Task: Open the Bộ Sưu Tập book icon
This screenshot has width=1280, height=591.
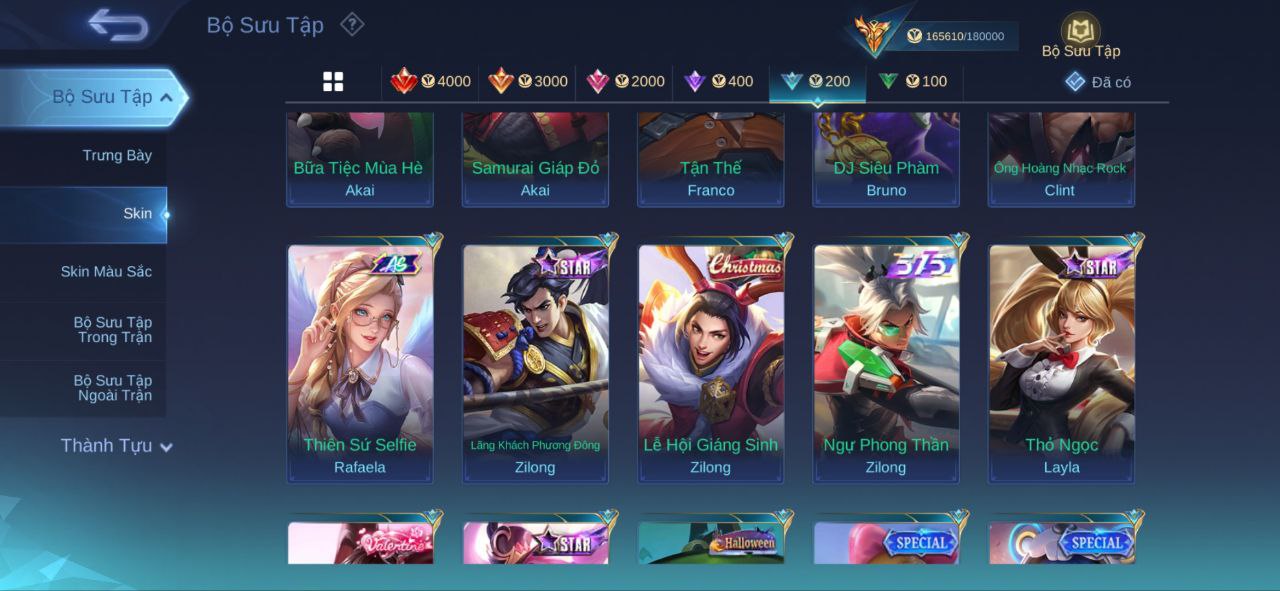Action: pyautogui.click(x=1080, y=32)
